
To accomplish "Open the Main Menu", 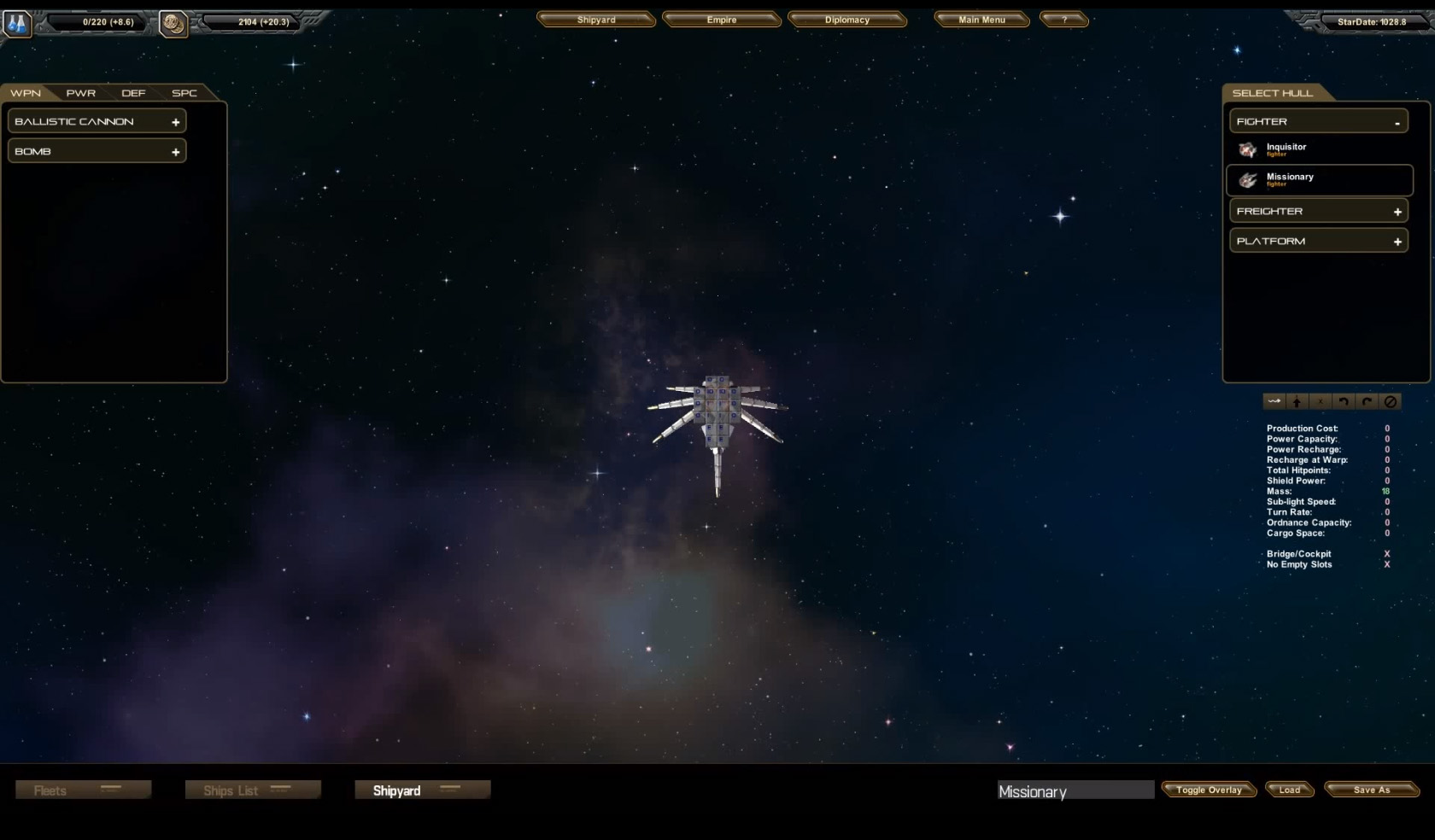I will [x=981, y=20].
